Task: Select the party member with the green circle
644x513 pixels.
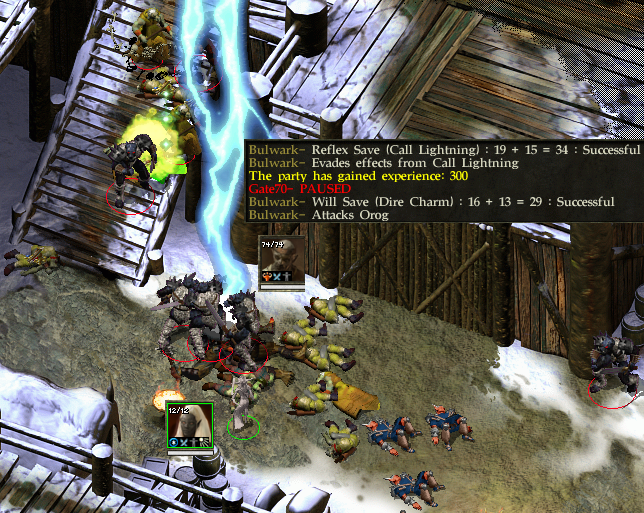Action: pos(243,407)
